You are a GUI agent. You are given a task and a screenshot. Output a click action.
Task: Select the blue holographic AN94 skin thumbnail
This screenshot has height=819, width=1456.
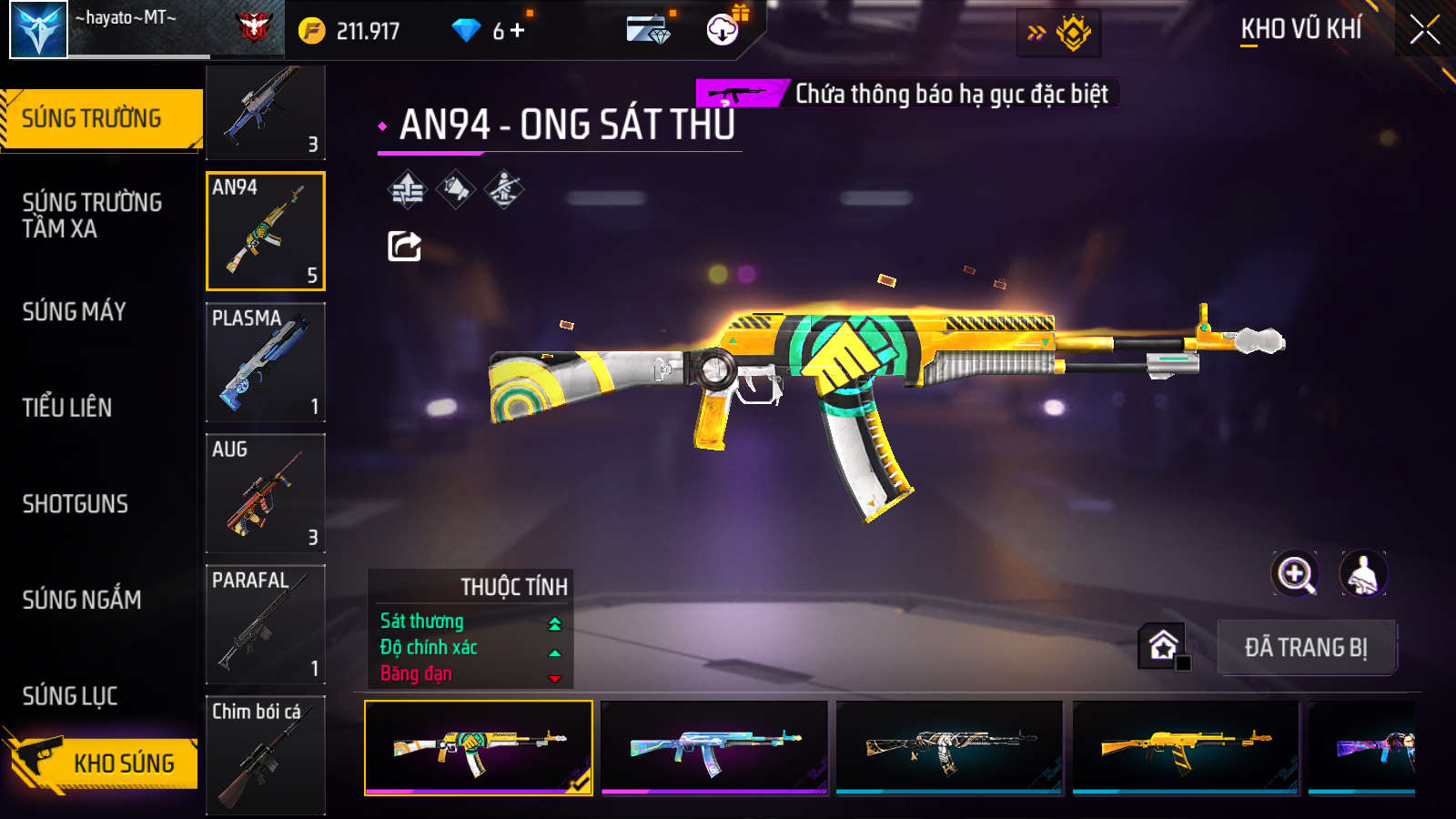coord(714,747)
